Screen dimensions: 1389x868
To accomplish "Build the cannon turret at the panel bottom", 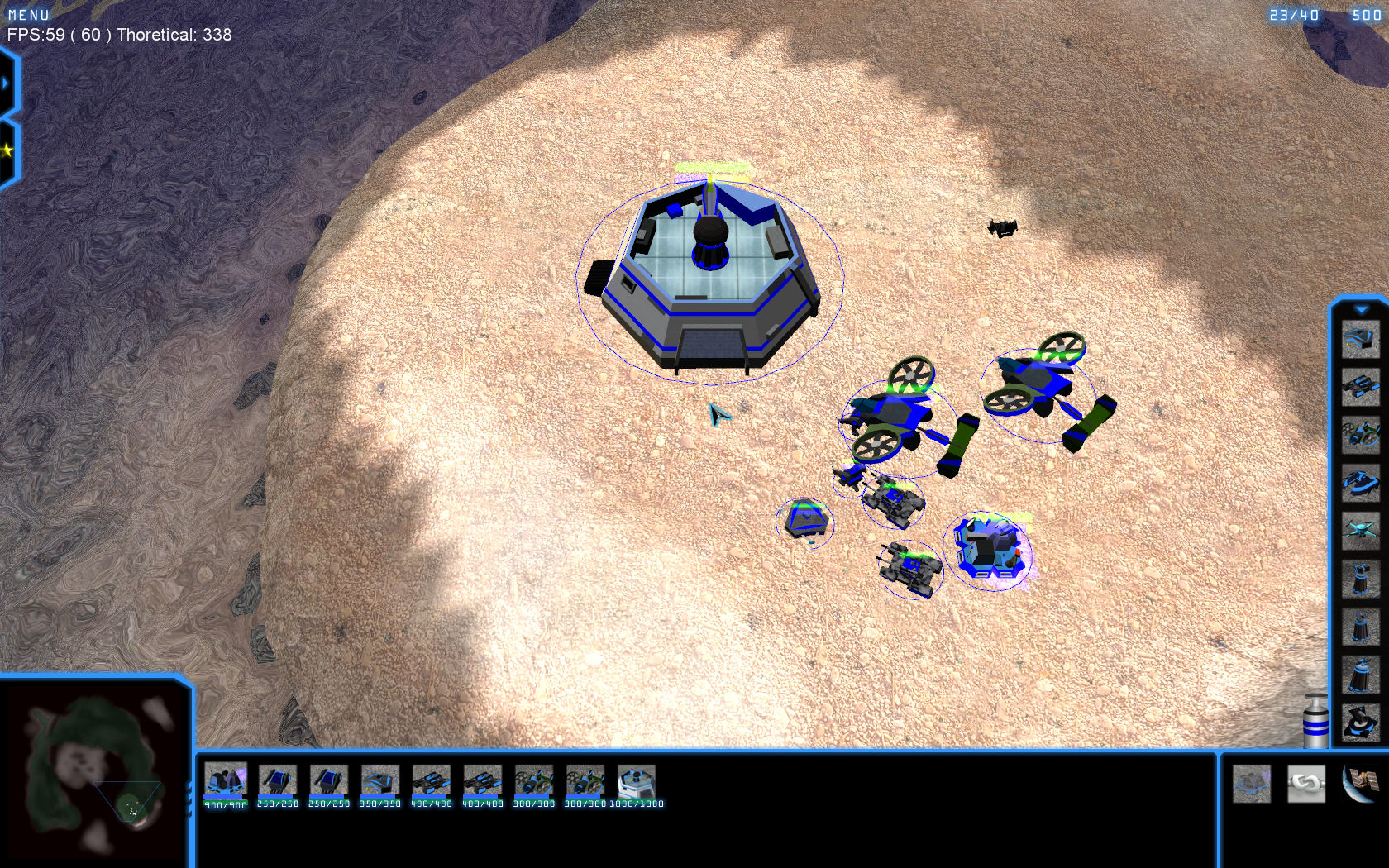I will pyautogui.click(x=1360, y=721).
